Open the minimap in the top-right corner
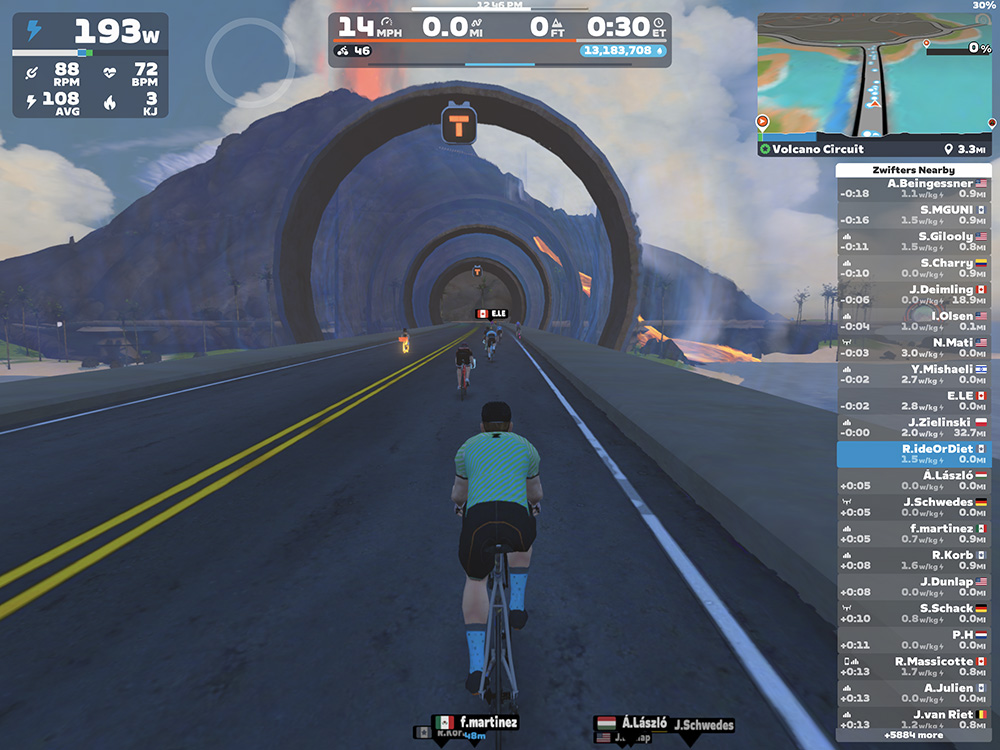The width and height of the screenshot is (1000, 750). click(875, 75)
